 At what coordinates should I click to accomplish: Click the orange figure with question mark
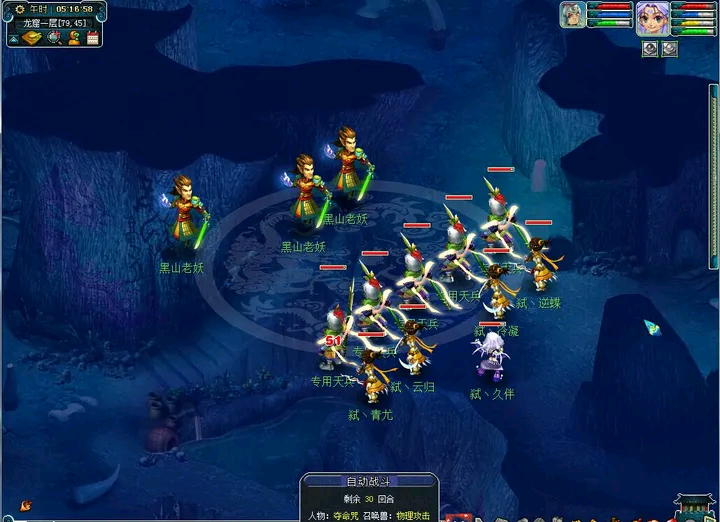coord(73,38)
